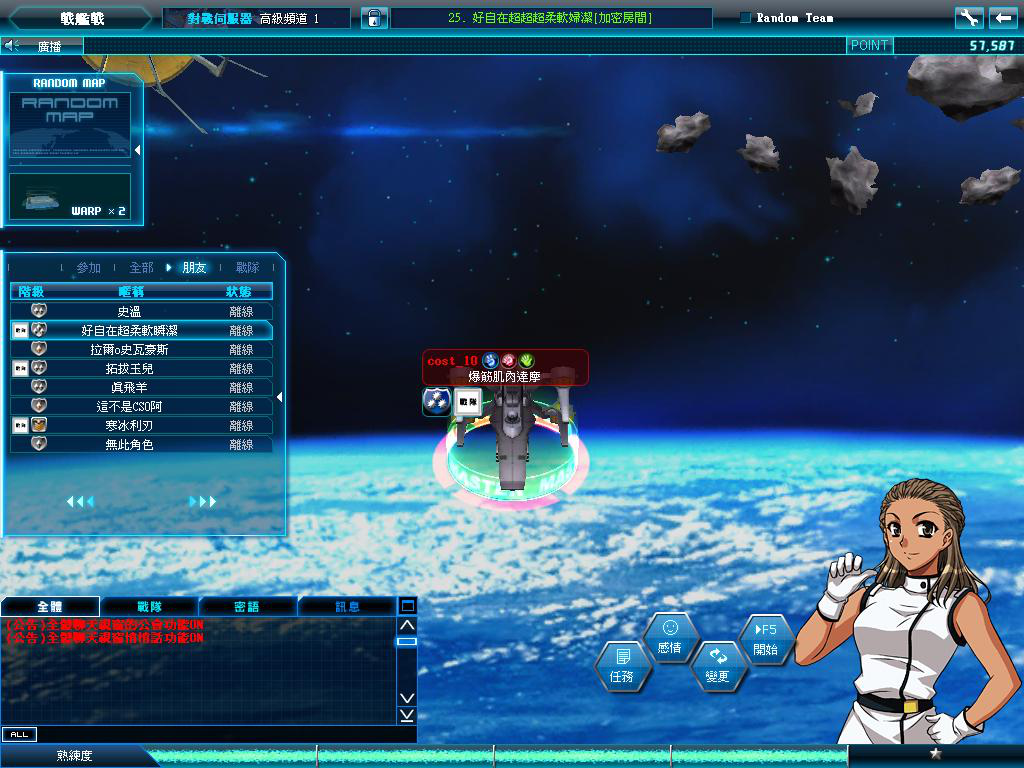Open the 訊息 messages chat tab
Screen dimensions: 1024x768
[x=347, y=606]
